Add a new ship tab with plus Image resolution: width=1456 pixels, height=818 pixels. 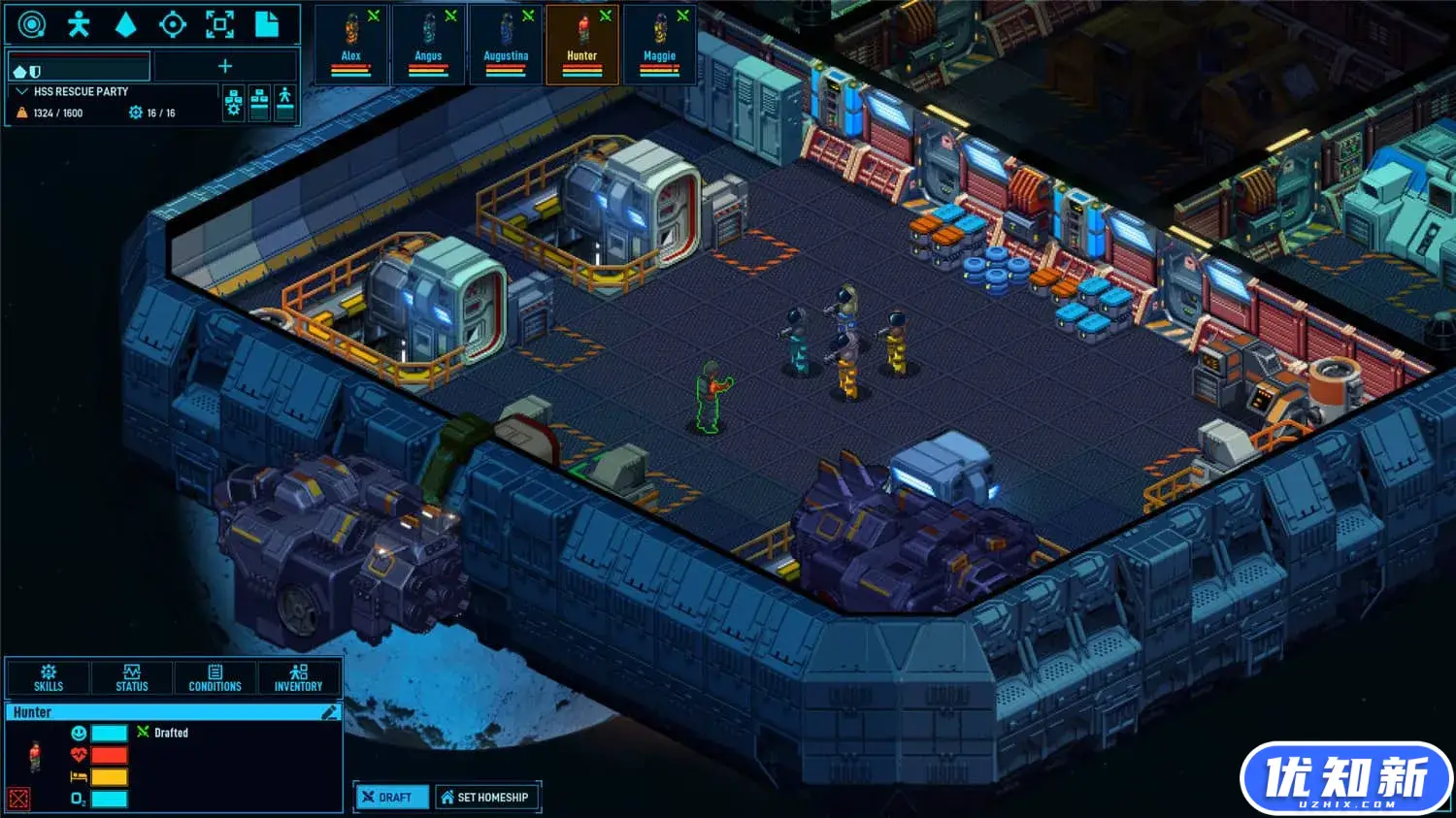pyautogui.click(x=225, y=66)
